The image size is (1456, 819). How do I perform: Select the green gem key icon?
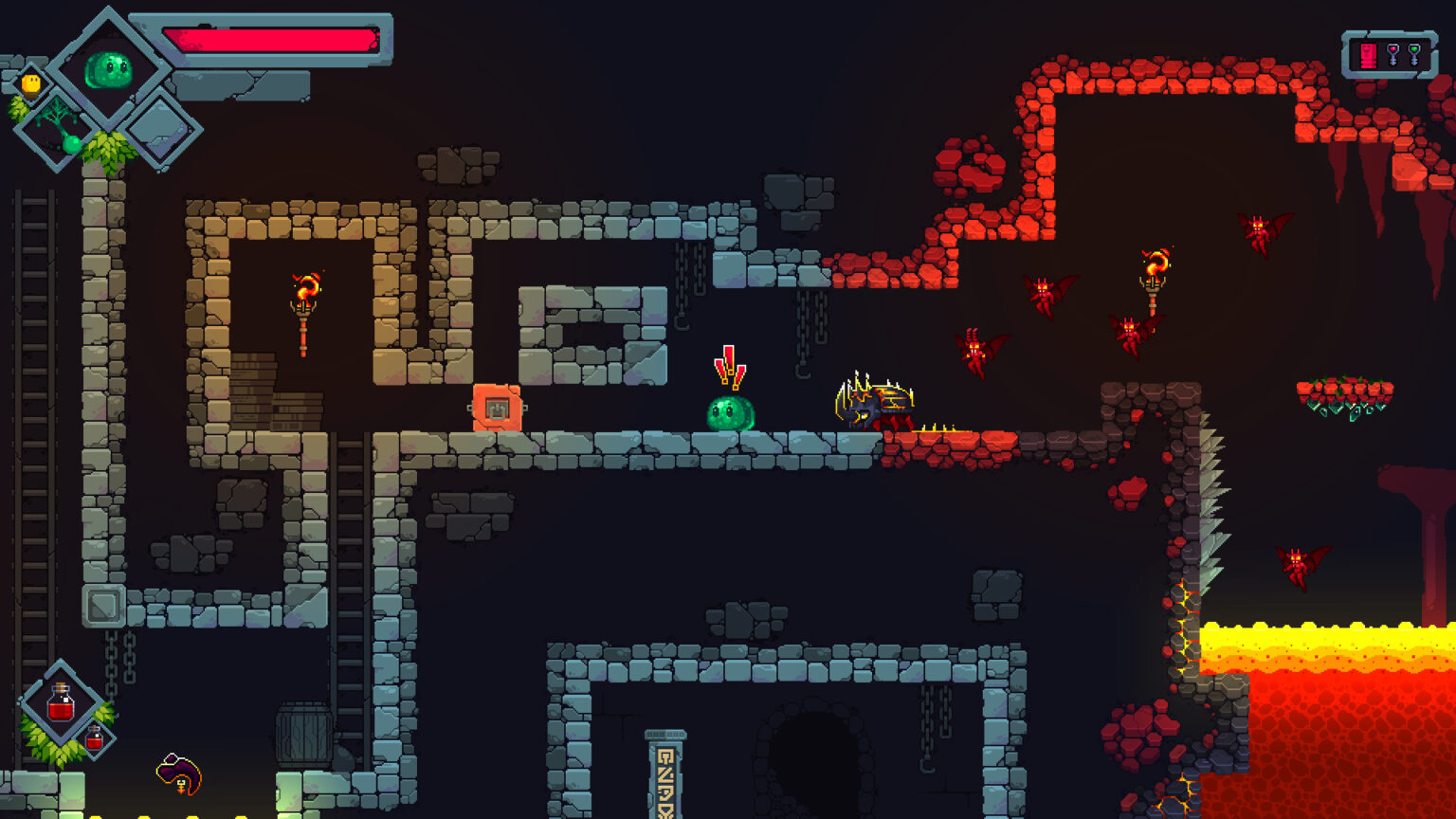point(1414,55)
